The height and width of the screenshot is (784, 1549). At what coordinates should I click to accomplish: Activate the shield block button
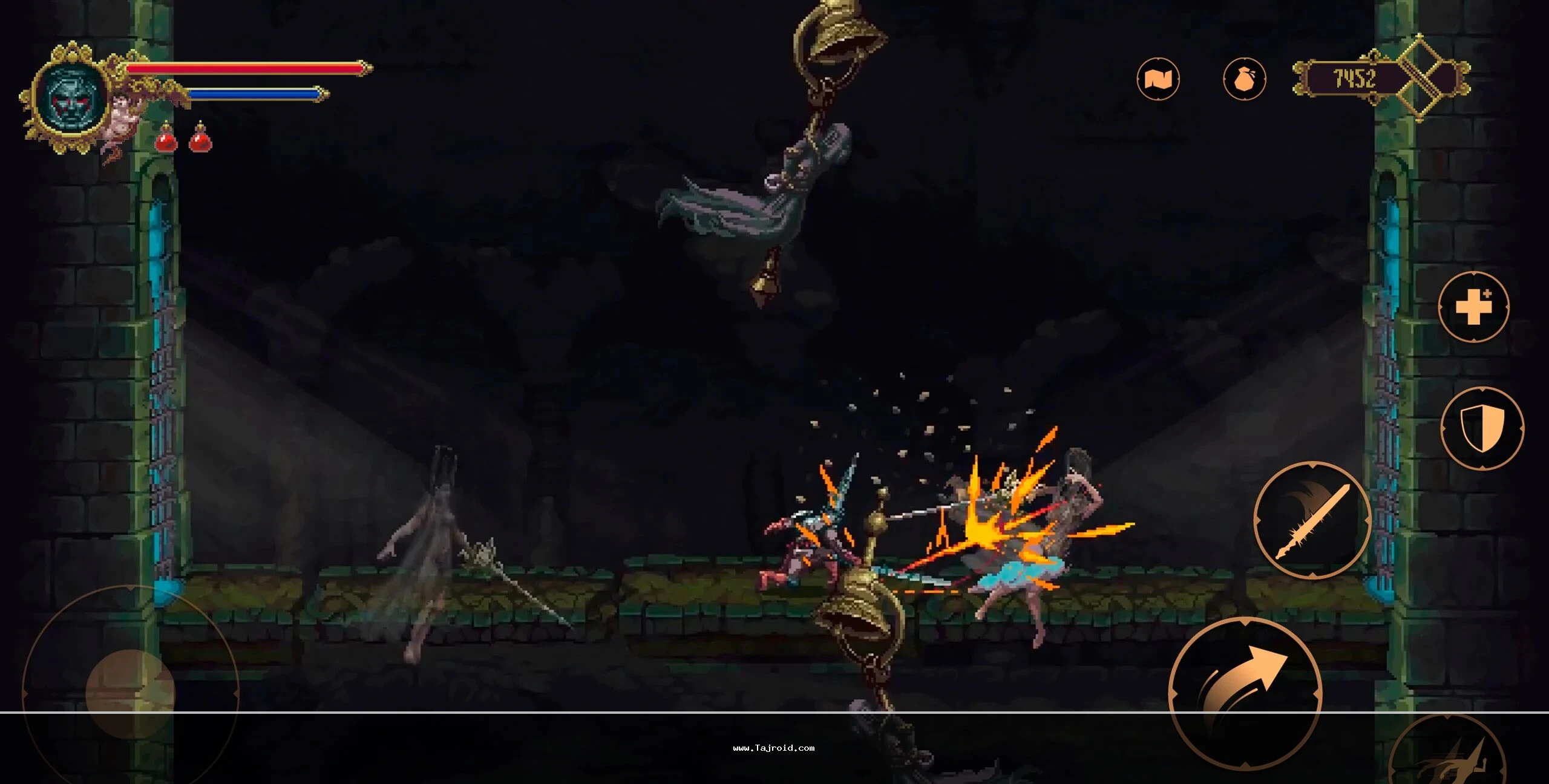point(1481,428)
